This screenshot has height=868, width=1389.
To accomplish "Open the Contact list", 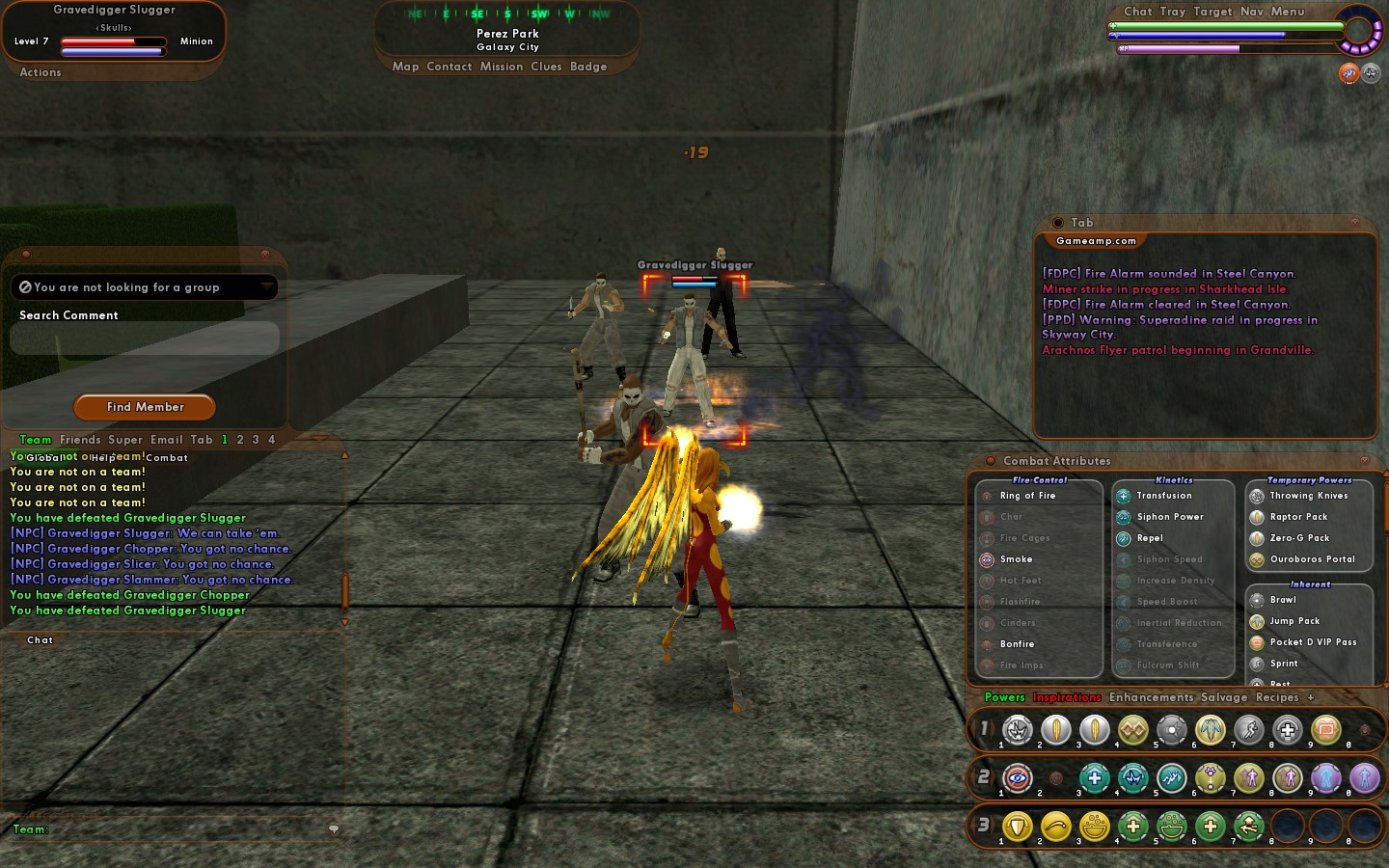I will (x=449, y=67).
